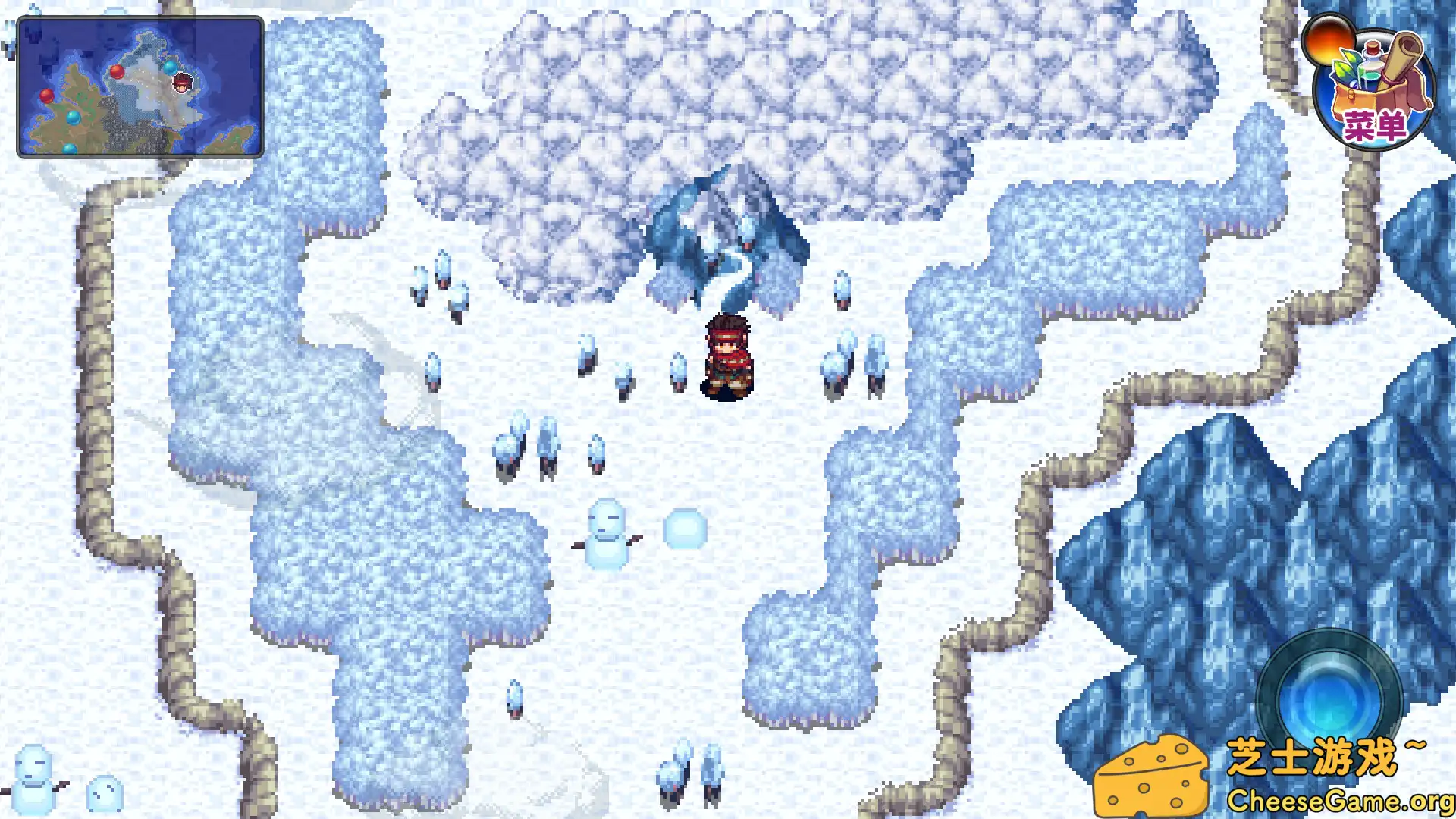Click the red quest marker near the map center
Screen dimensions: 1456x819
[118, 73]
